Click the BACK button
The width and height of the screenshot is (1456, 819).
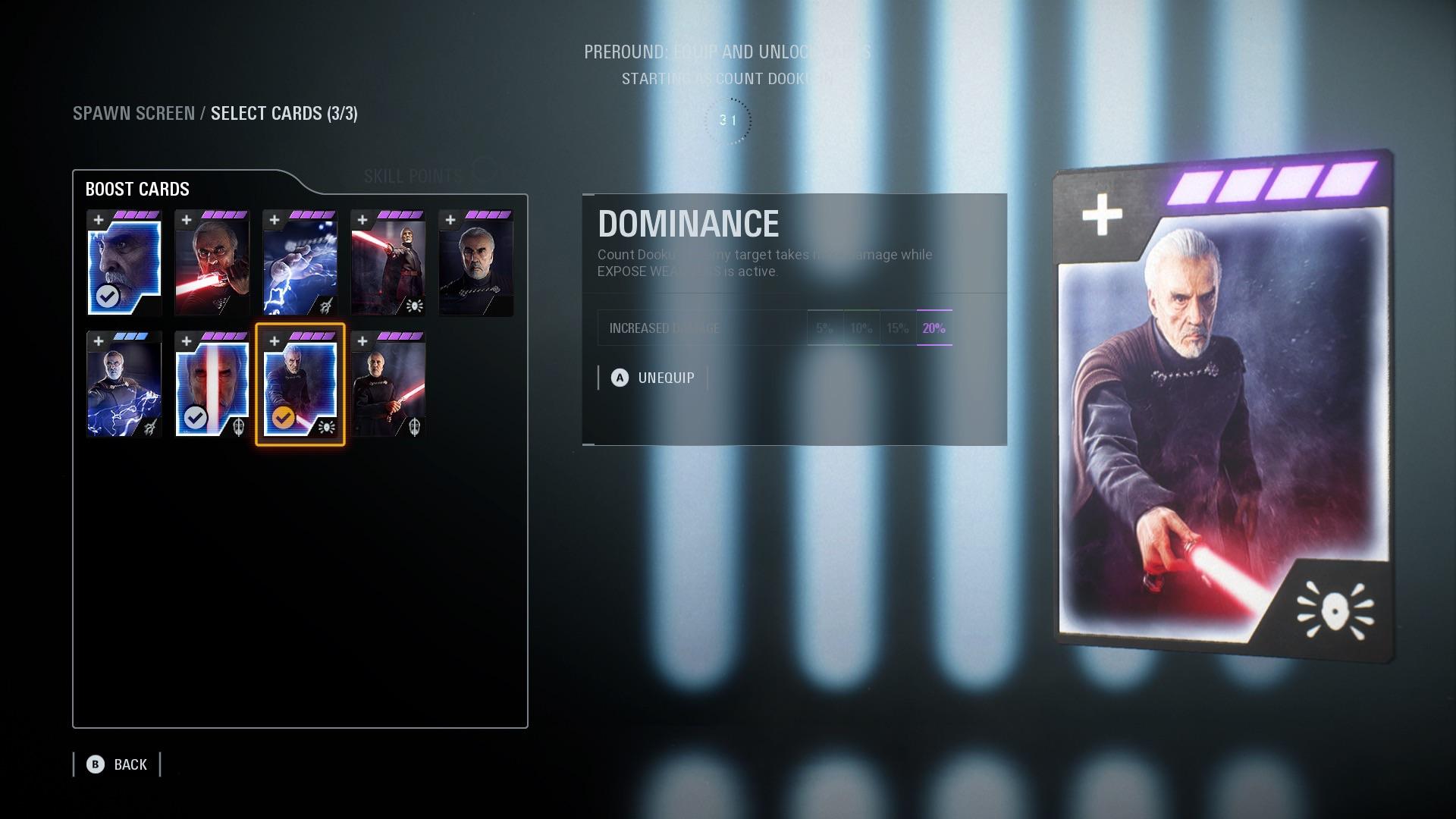[x=129, y=764]
